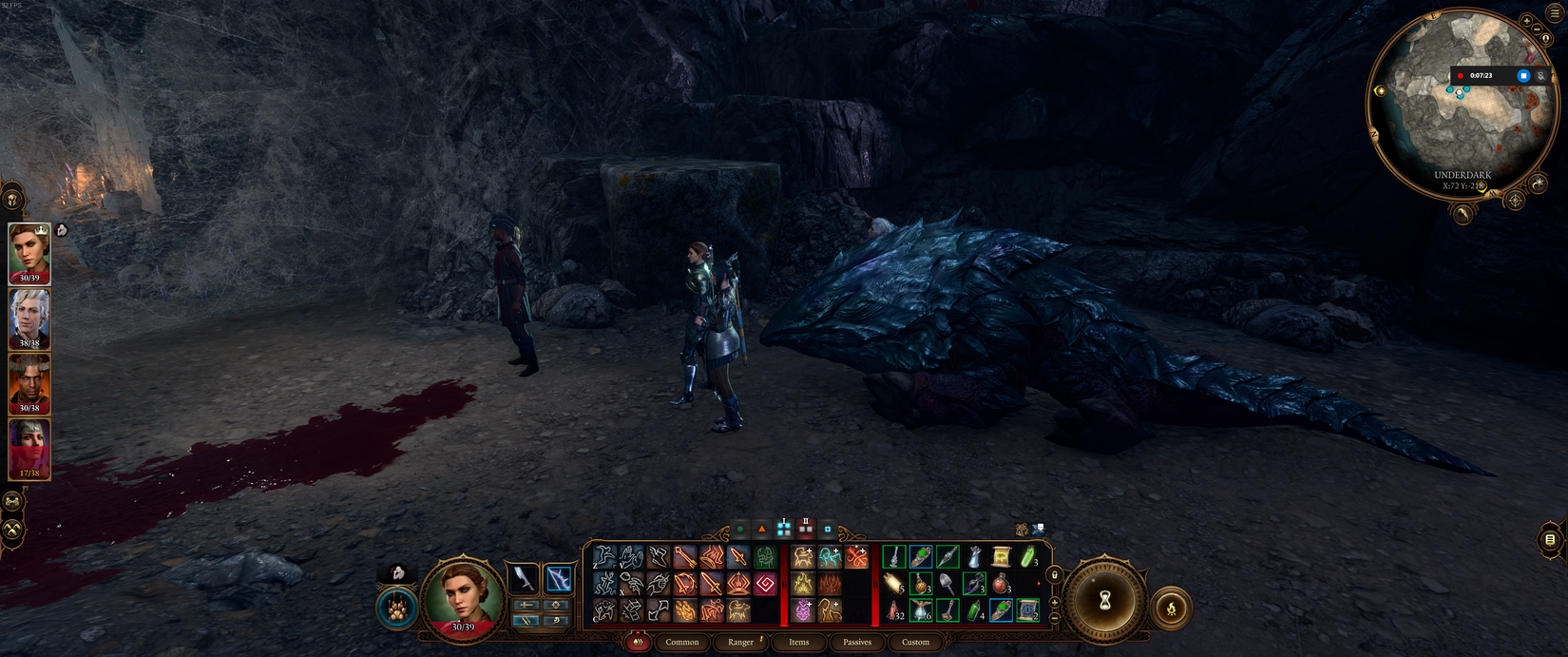The image size is (1568, 657).
Task: Toggle the recording overlay microphone
Action: pyautogui.click(x=1541, y=75)
